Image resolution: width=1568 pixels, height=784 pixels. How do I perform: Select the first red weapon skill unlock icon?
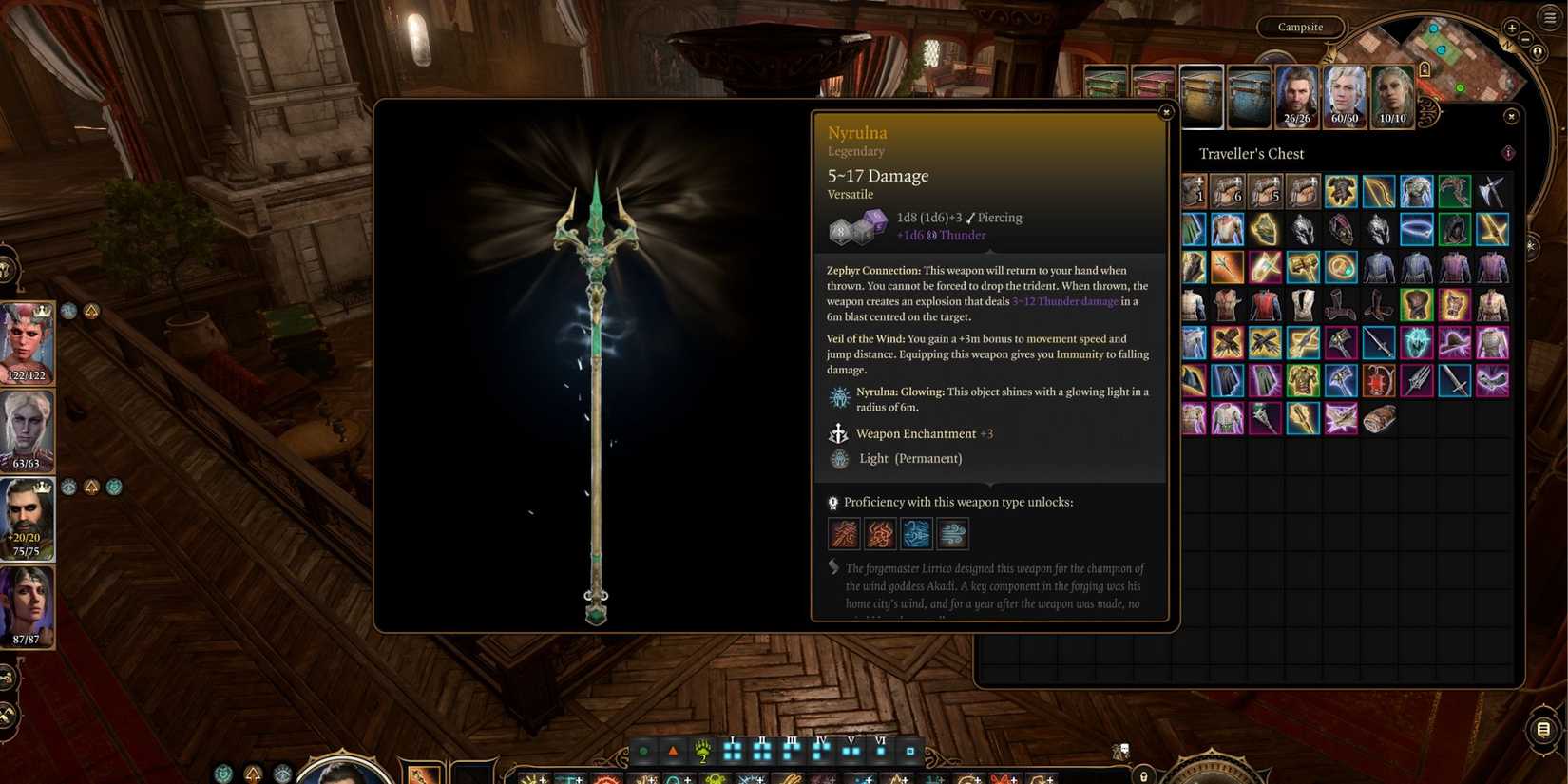coord(844,533)
